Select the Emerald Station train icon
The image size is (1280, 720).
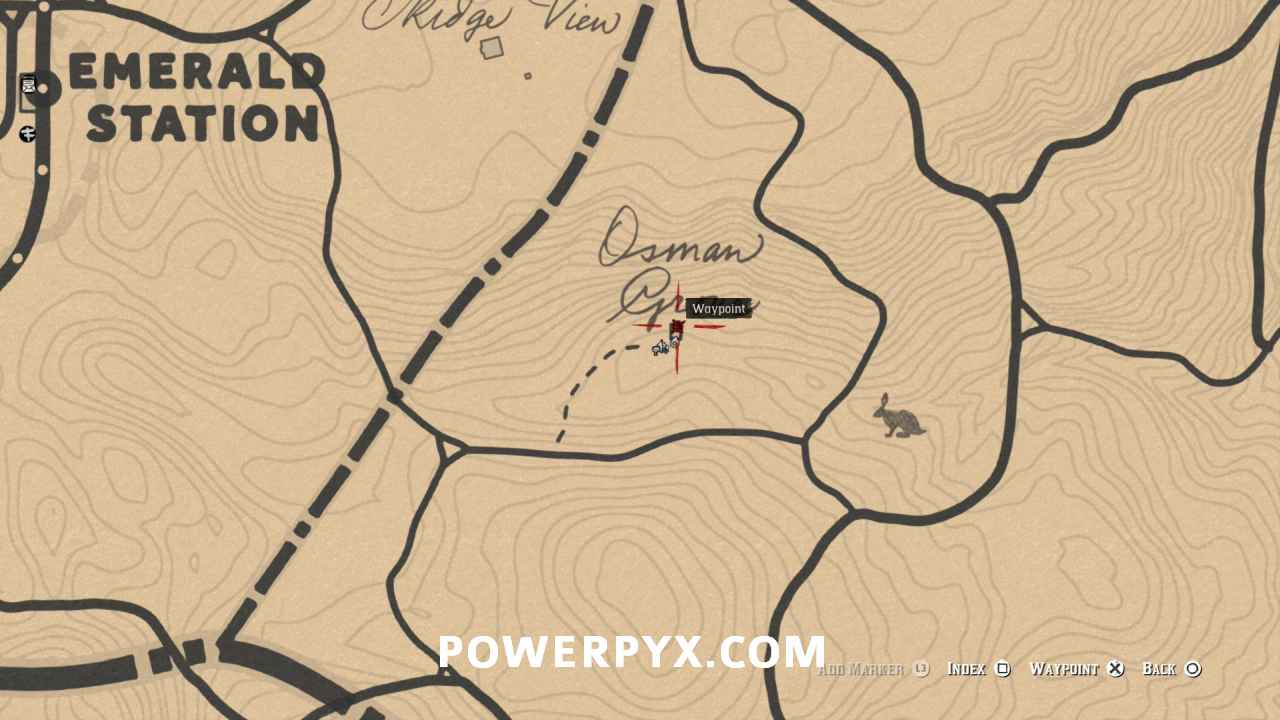point(29,84)
